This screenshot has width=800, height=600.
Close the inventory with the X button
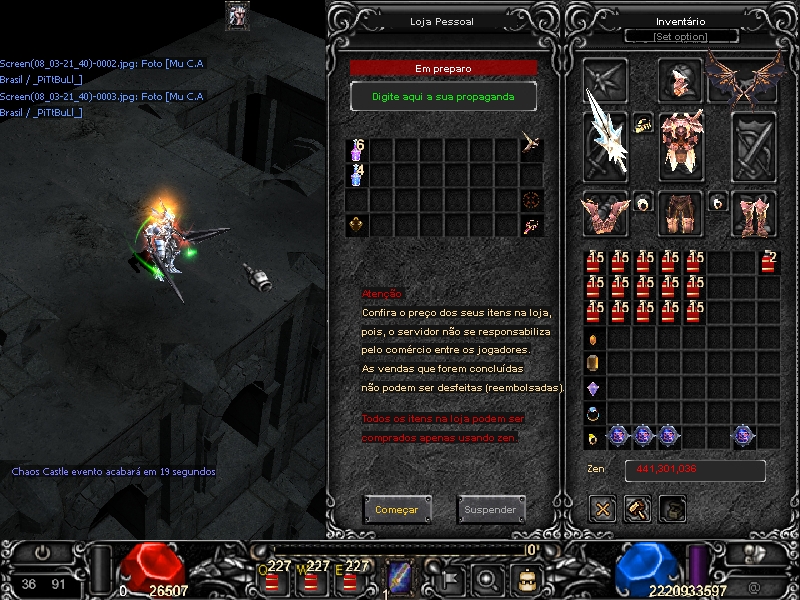pos(603,508)
